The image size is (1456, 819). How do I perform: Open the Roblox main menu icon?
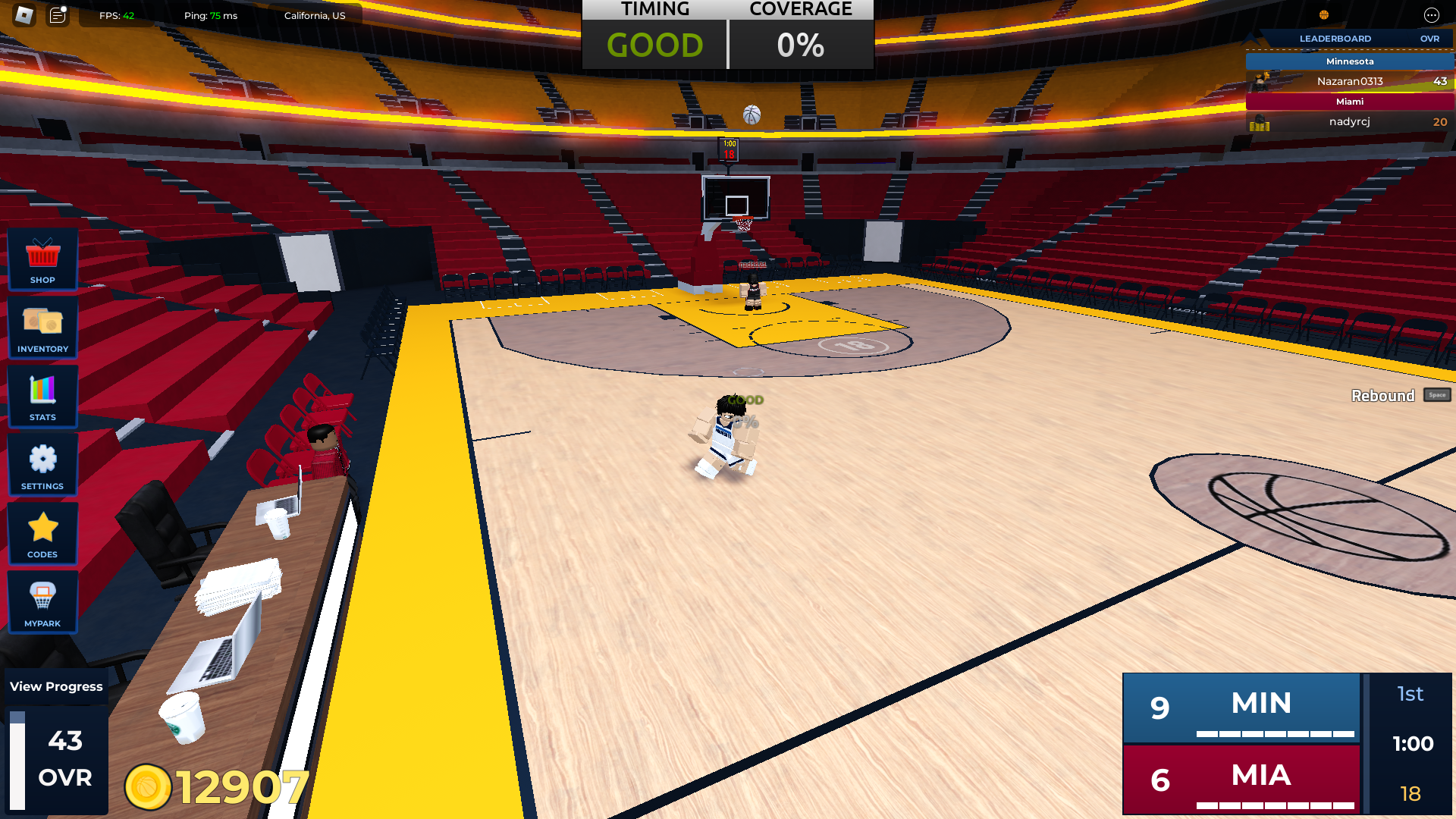pyautogui.click(x=24, y=15)
